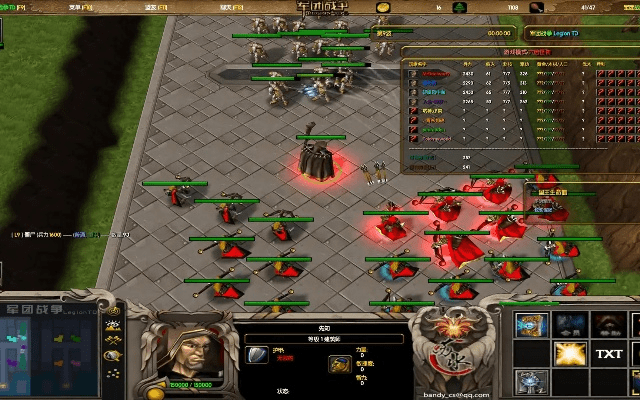Use the golden light burst ability
This screenshot has width=640, height=400.
click(x=571, y=353)
